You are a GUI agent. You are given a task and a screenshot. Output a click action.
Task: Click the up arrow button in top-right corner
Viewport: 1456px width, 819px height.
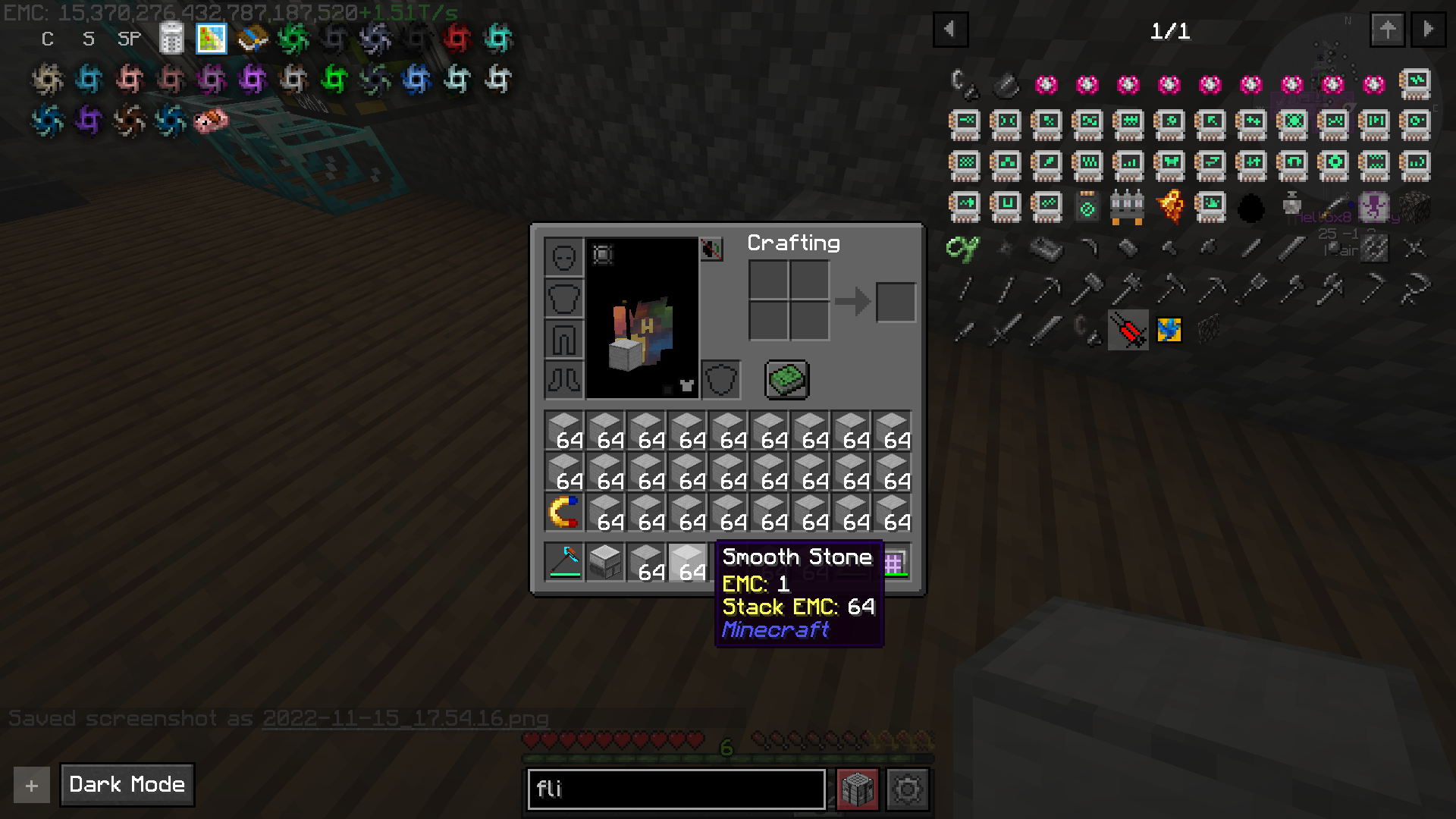(x=1388, y=30)
